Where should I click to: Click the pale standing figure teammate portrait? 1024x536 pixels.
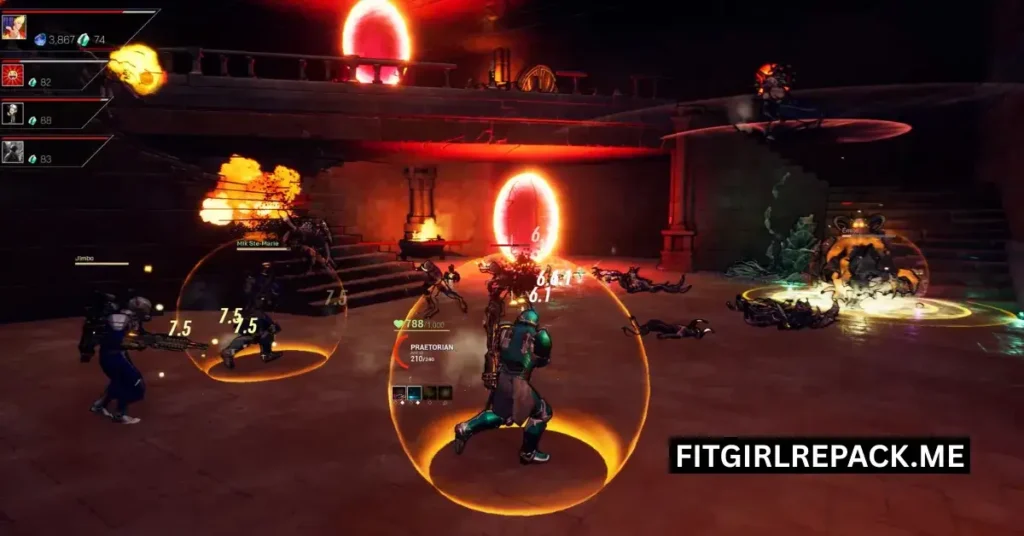tap(13, 113)
